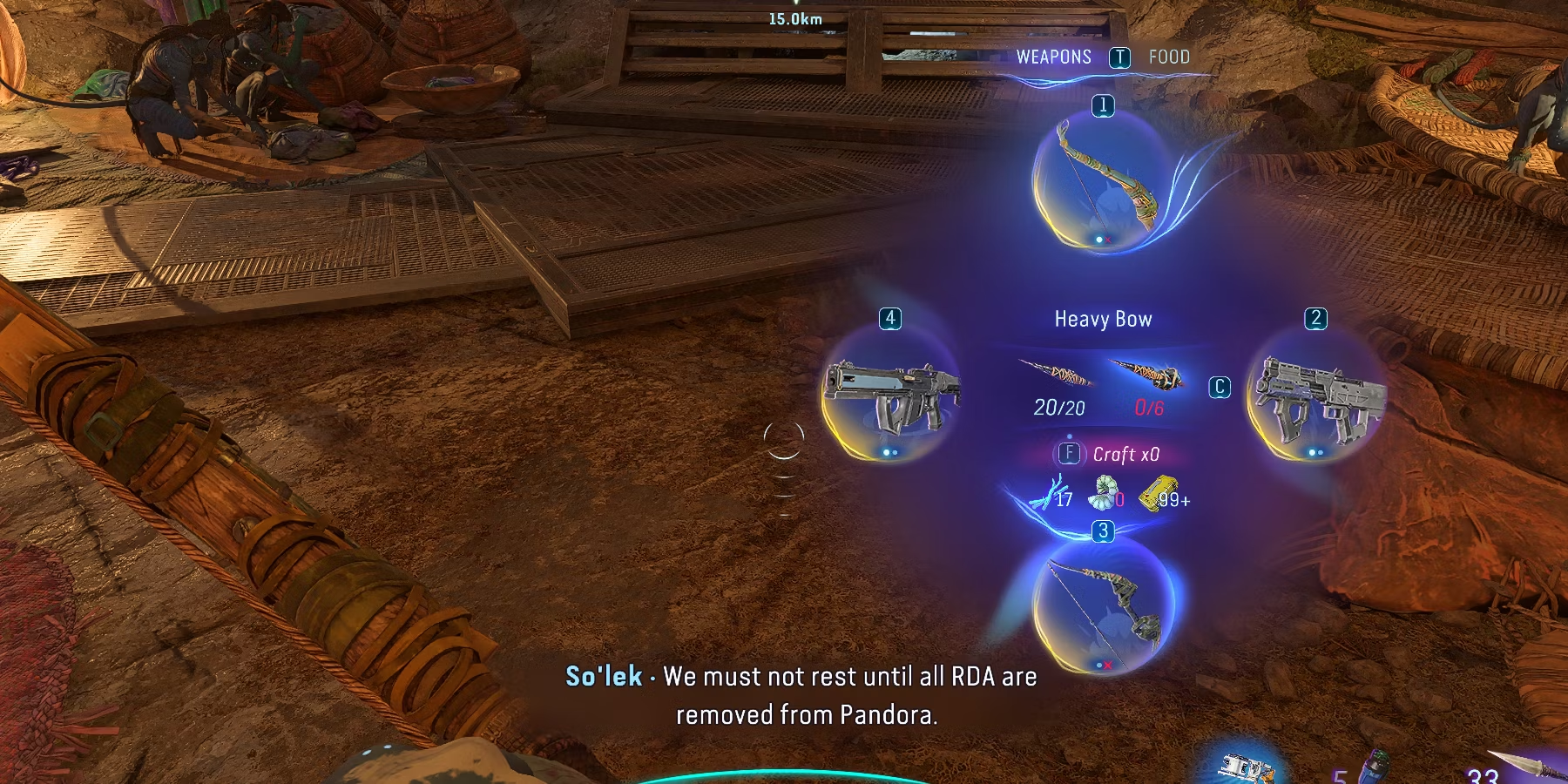This screenshot has height=784, width=1568.
Task: Switch to the Food tab
Action: (x=1168, y=57)
